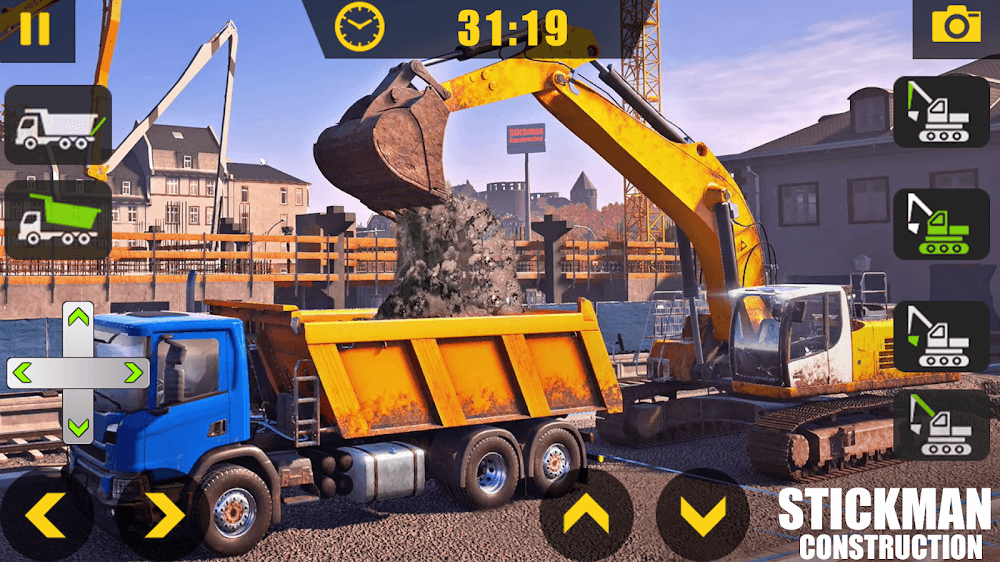This screenshot has height=562, width=1000.
Task: Click the round yellow up arrow button
Action: coord(586,515)
